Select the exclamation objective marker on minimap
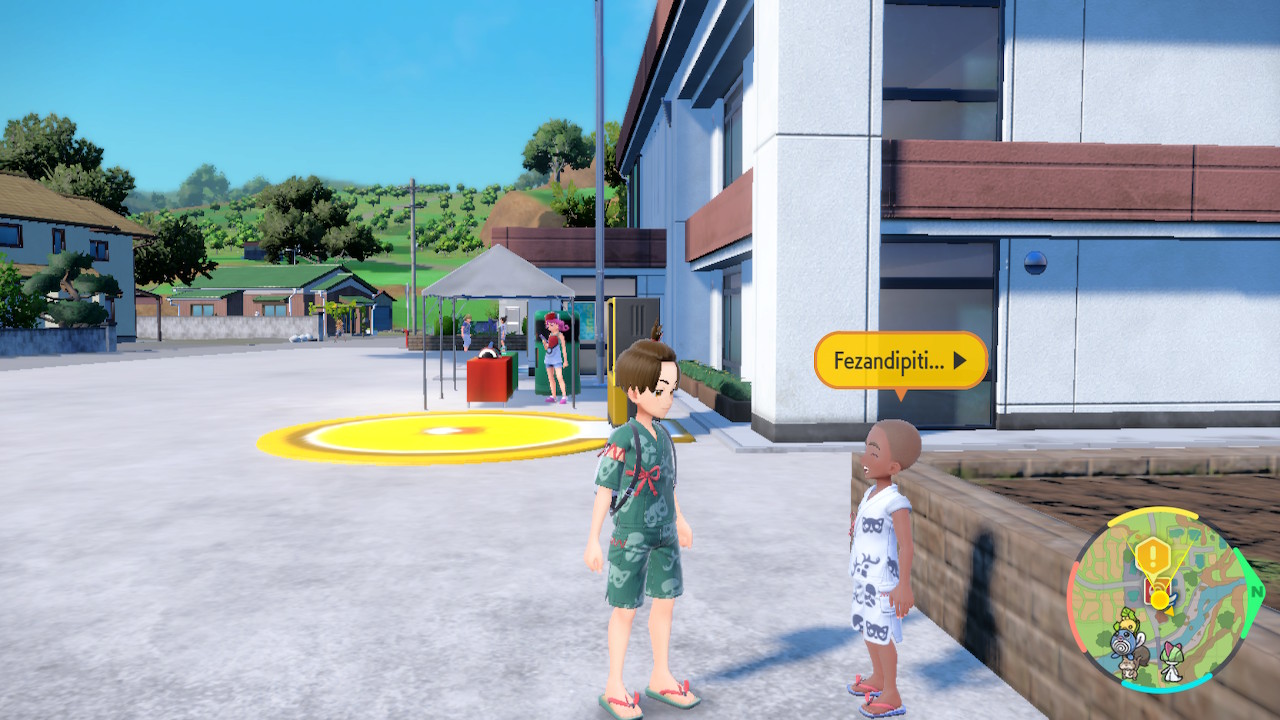 tap(1153, 556)
